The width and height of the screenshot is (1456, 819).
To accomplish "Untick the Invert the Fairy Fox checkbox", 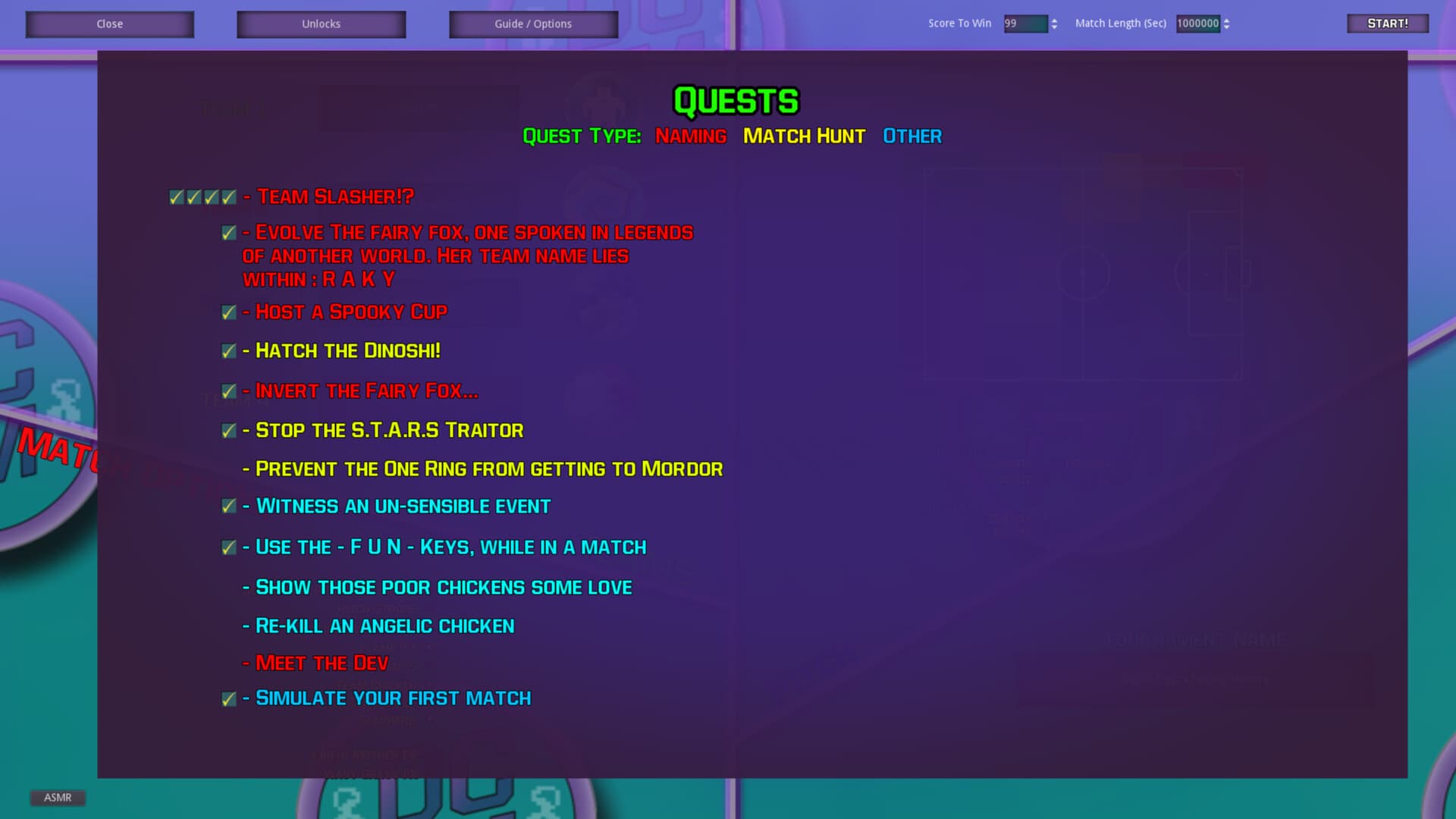I will [228, 391].
